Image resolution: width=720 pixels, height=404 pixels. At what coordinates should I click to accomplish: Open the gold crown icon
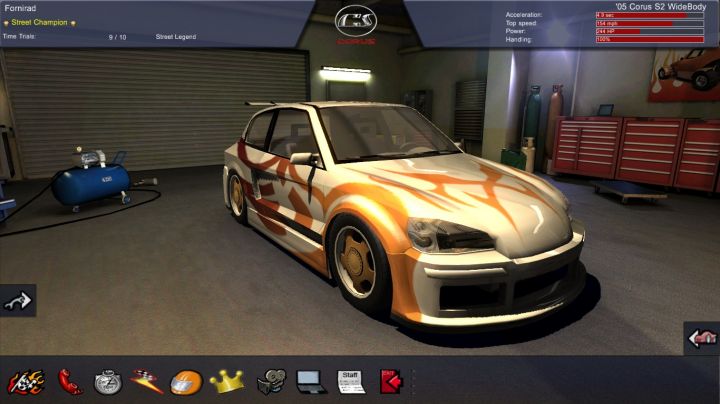point(227,381)
